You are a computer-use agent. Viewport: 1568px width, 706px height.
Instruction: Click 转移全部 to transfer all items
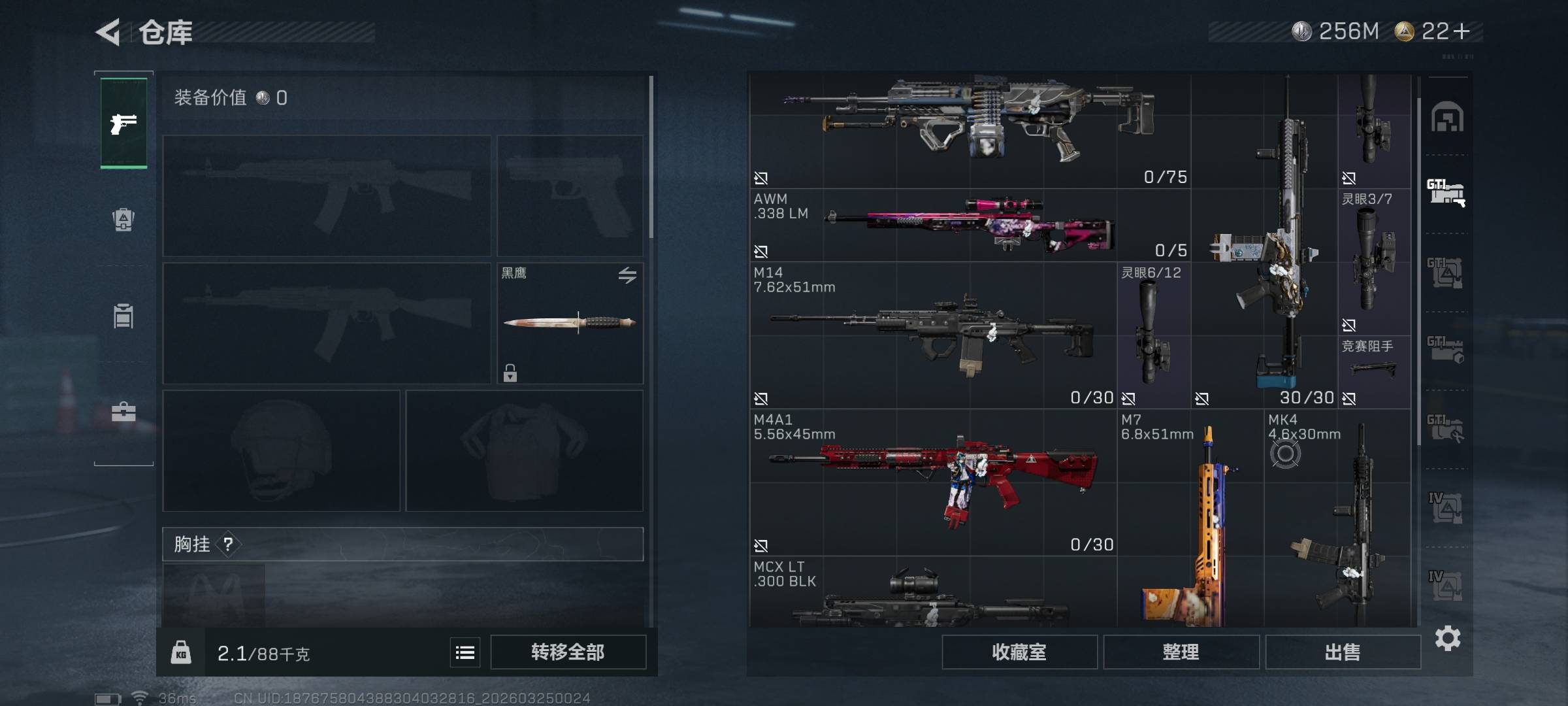pos(568,652)
